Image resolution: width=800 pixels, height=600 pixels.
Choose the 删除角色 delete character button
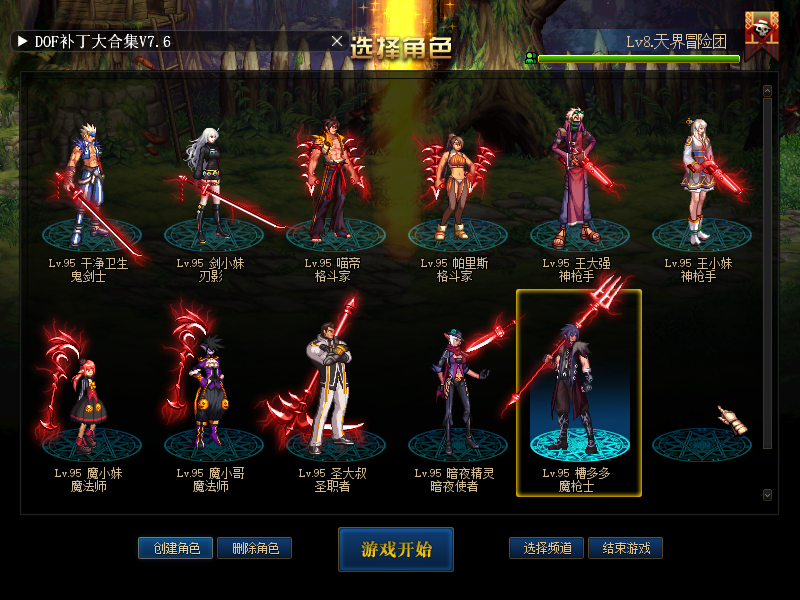(x=254, y=548)
